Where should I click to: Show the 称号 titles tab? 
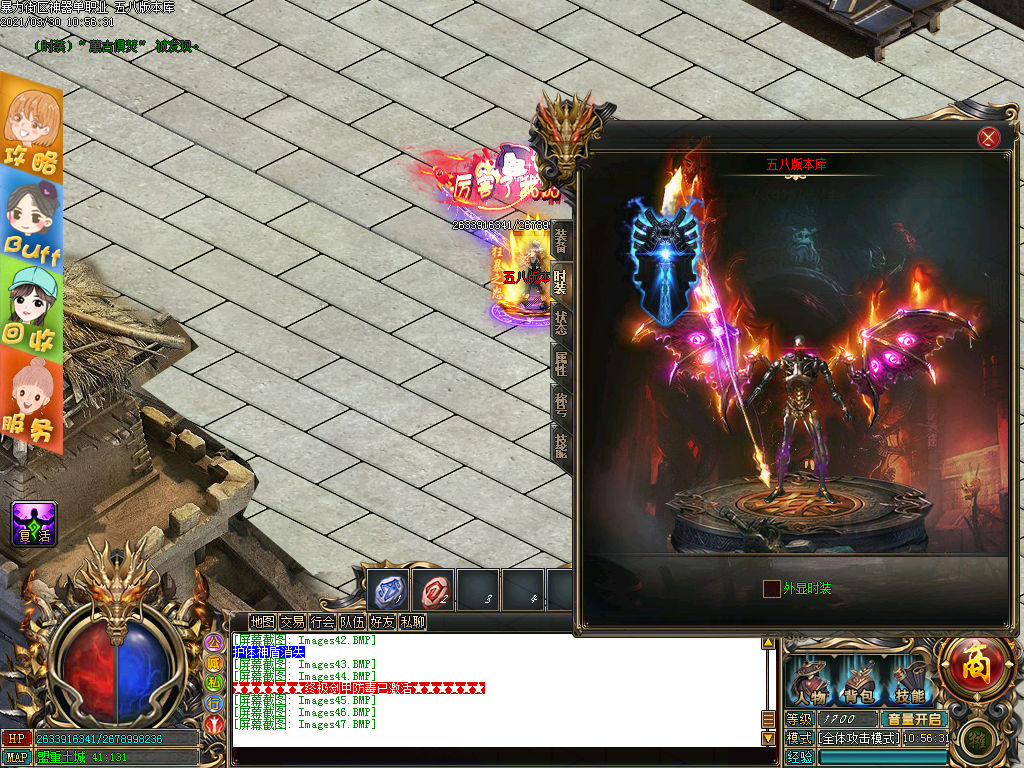(562, 403)
